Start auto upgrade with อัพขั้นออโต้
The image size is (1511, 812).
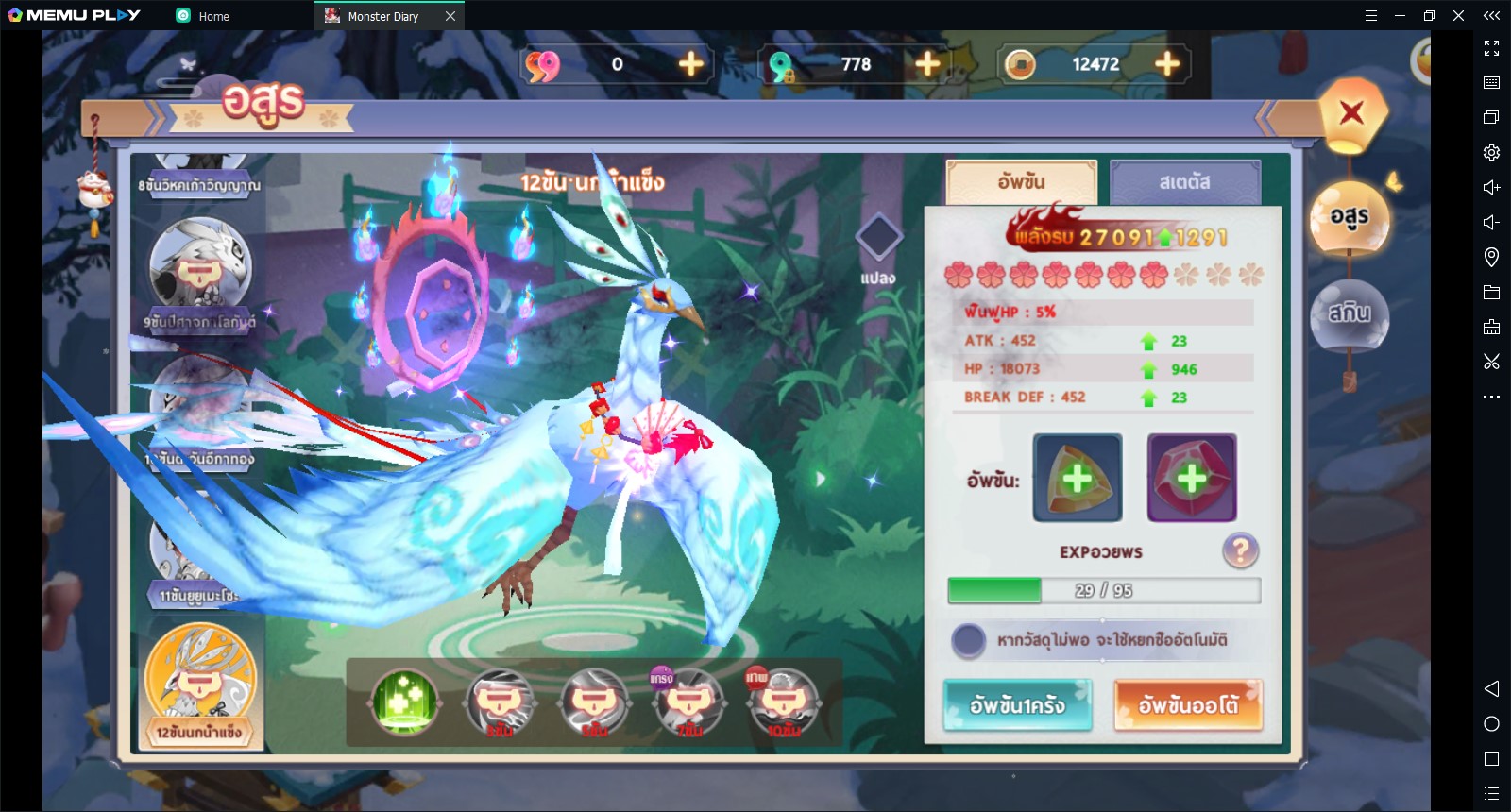point(1188,705)
